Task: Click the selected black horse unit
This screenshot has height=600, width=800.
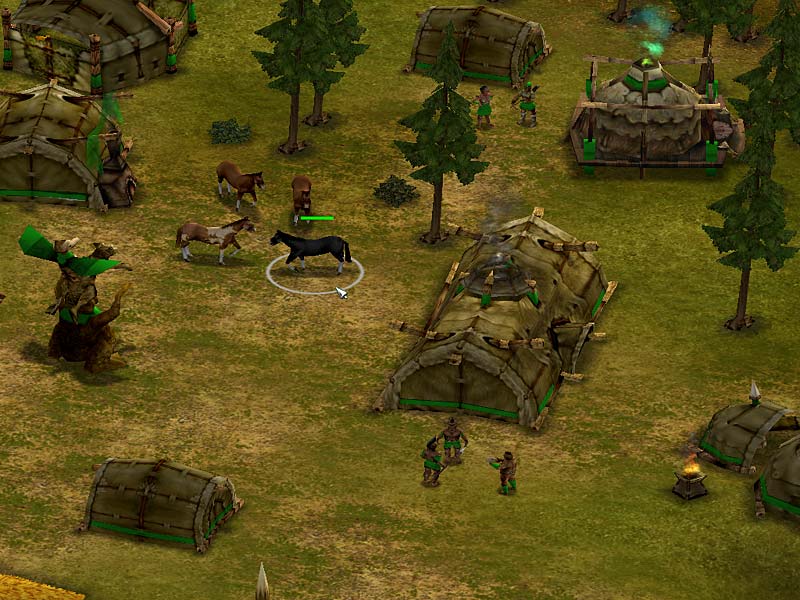Action: click(x=312, y=249)
